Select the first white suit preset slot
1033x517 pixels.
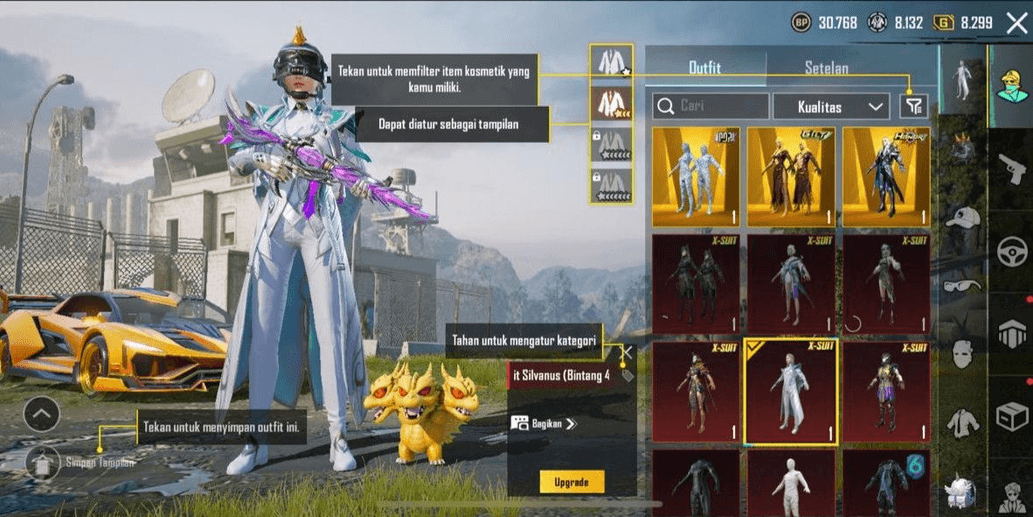pyautogui.click(x=610, y=62)
